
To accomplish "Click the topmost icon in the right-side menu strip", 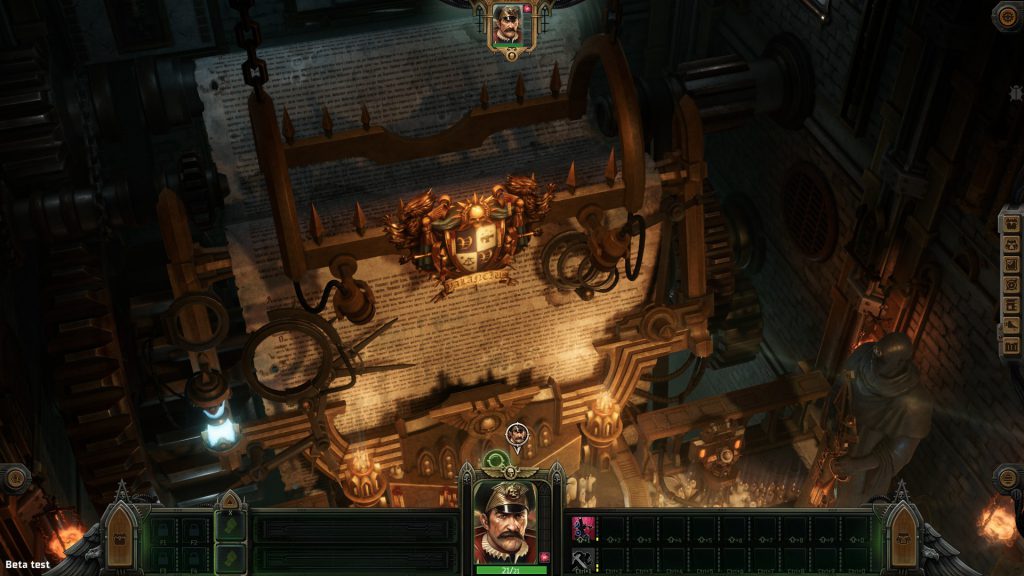I will coord(1010,224).
